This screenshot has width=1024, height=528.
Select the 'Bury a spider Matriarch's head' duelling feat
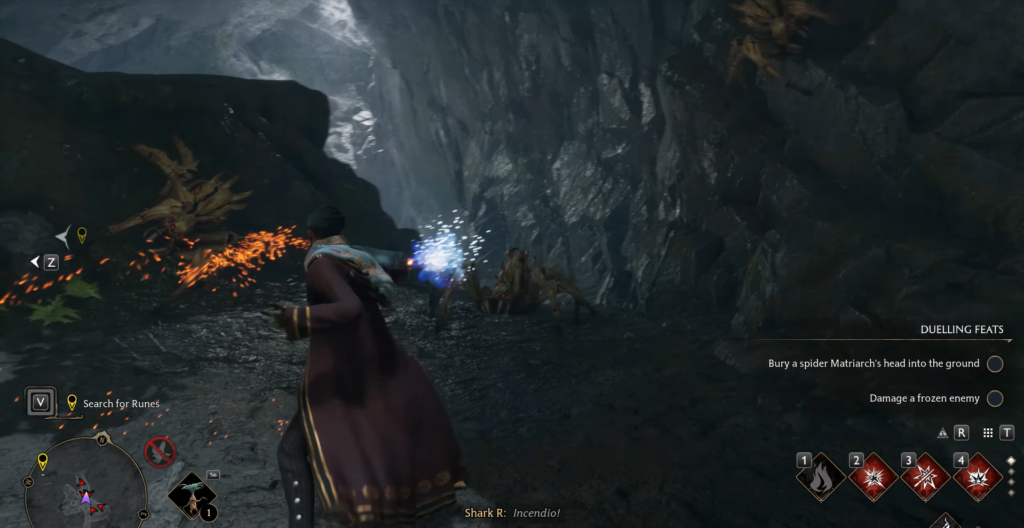[873, 364]
